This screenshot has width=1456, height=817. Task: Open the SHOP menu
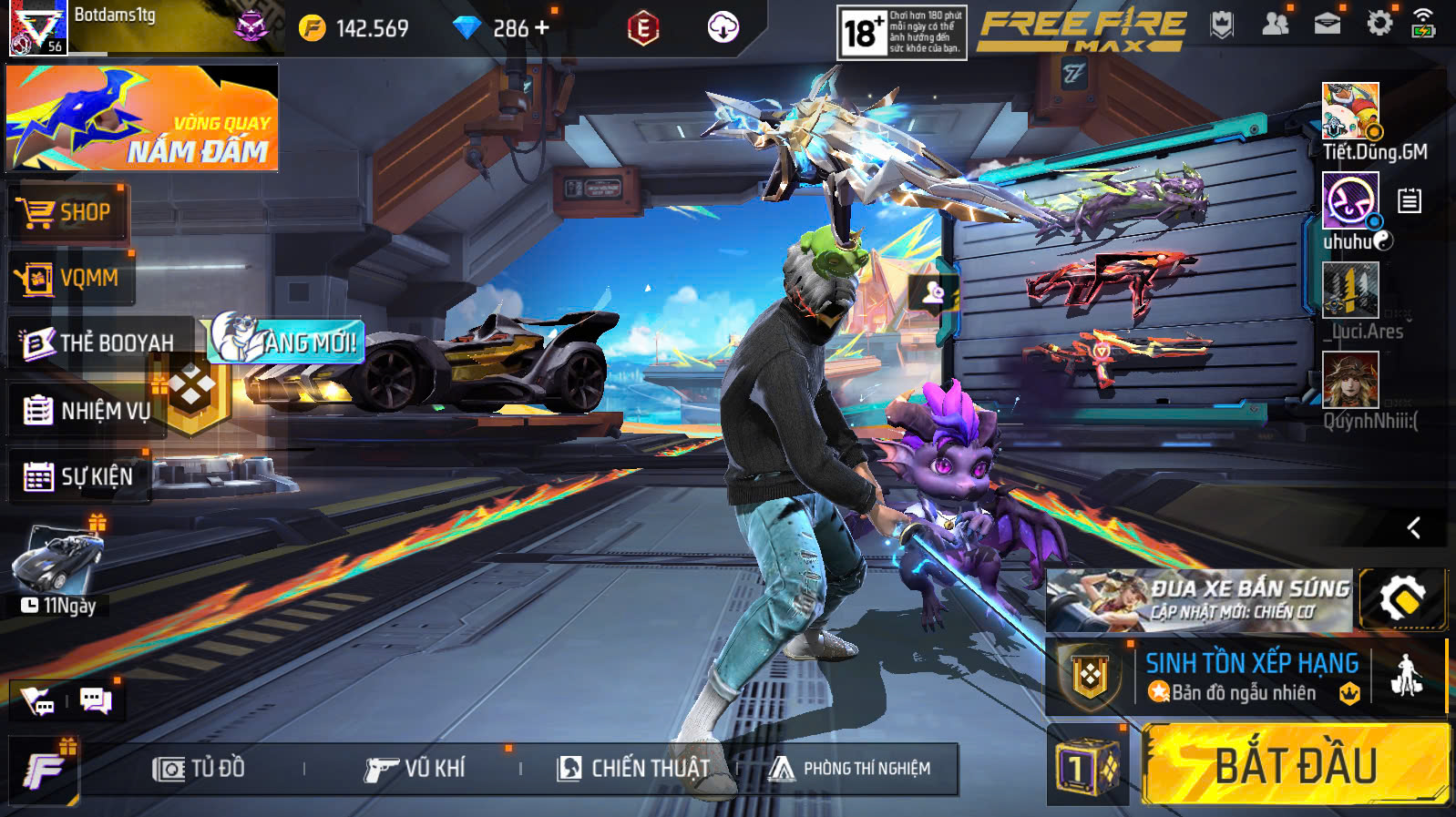click(67, 213)
